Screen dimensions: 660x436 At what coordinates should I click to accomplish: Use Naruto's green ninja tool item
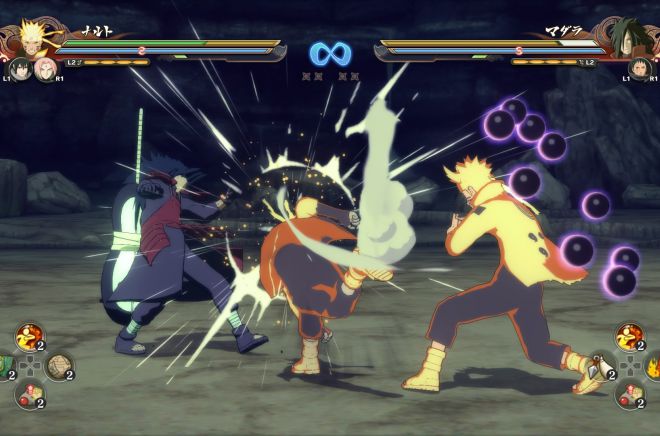4,366
